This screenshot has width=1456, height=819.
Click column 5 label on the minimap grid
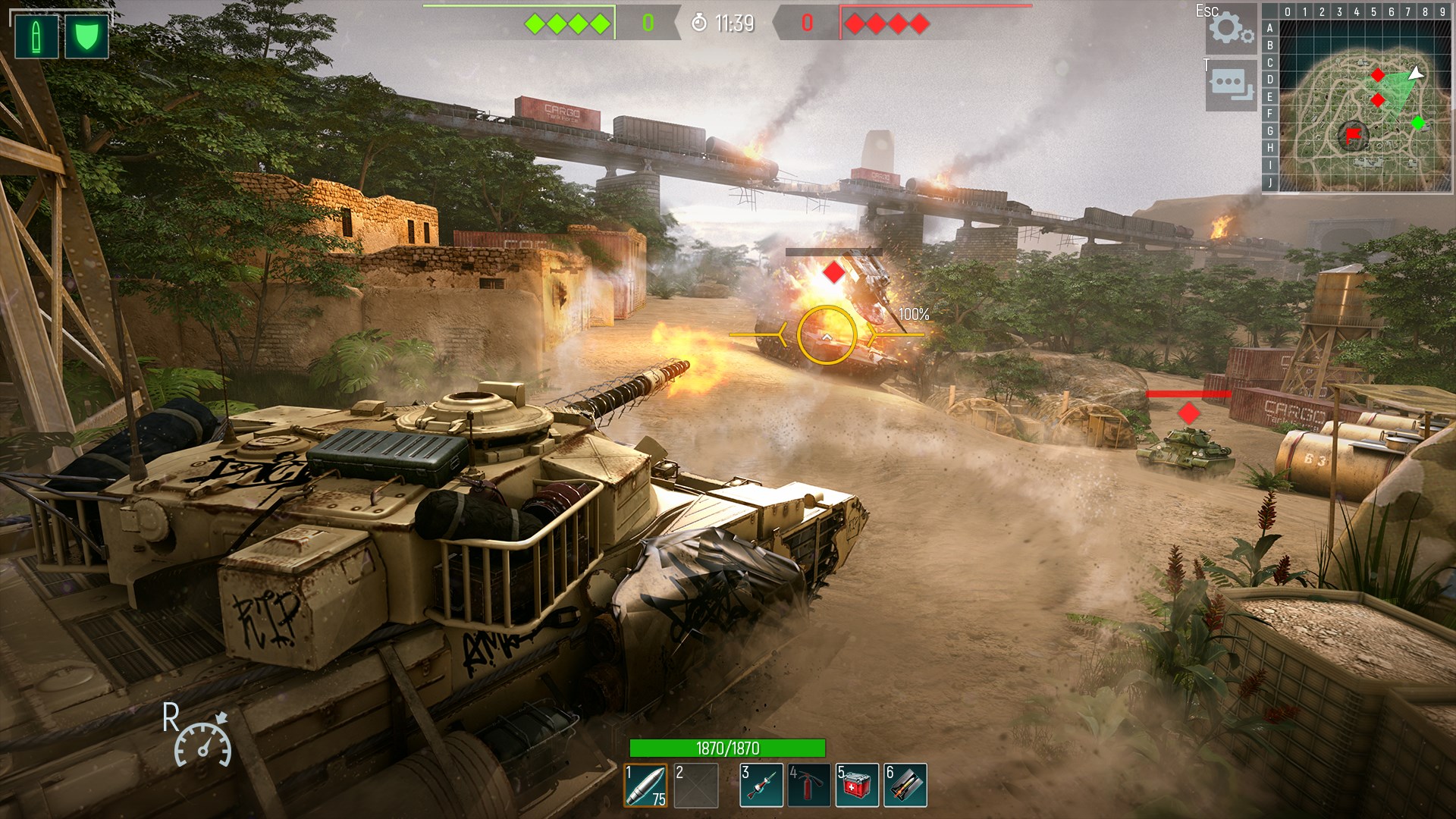point(1376,11)
